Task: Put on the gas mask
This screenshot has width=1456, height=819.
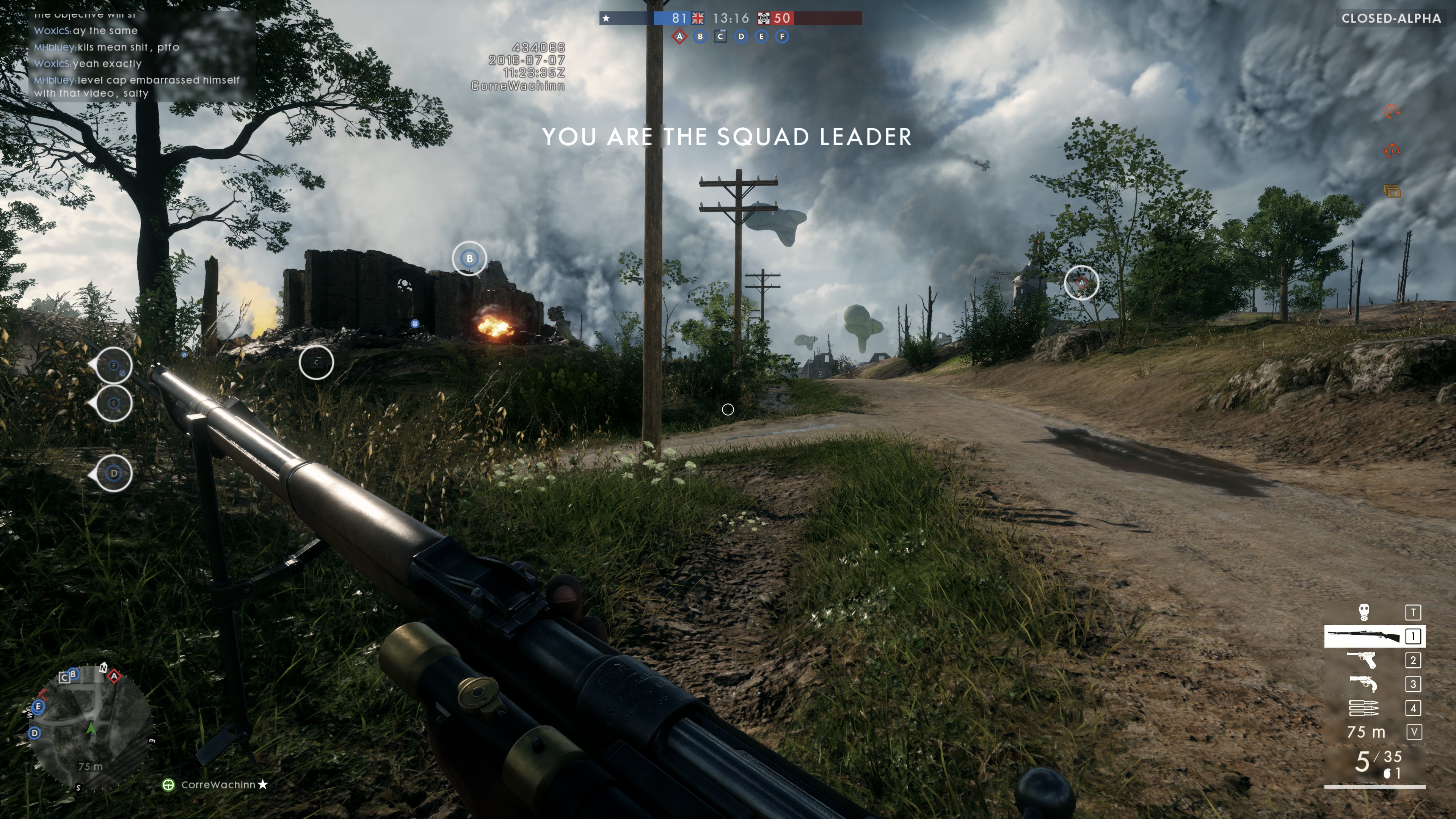Action: [x=1364, y=612]
